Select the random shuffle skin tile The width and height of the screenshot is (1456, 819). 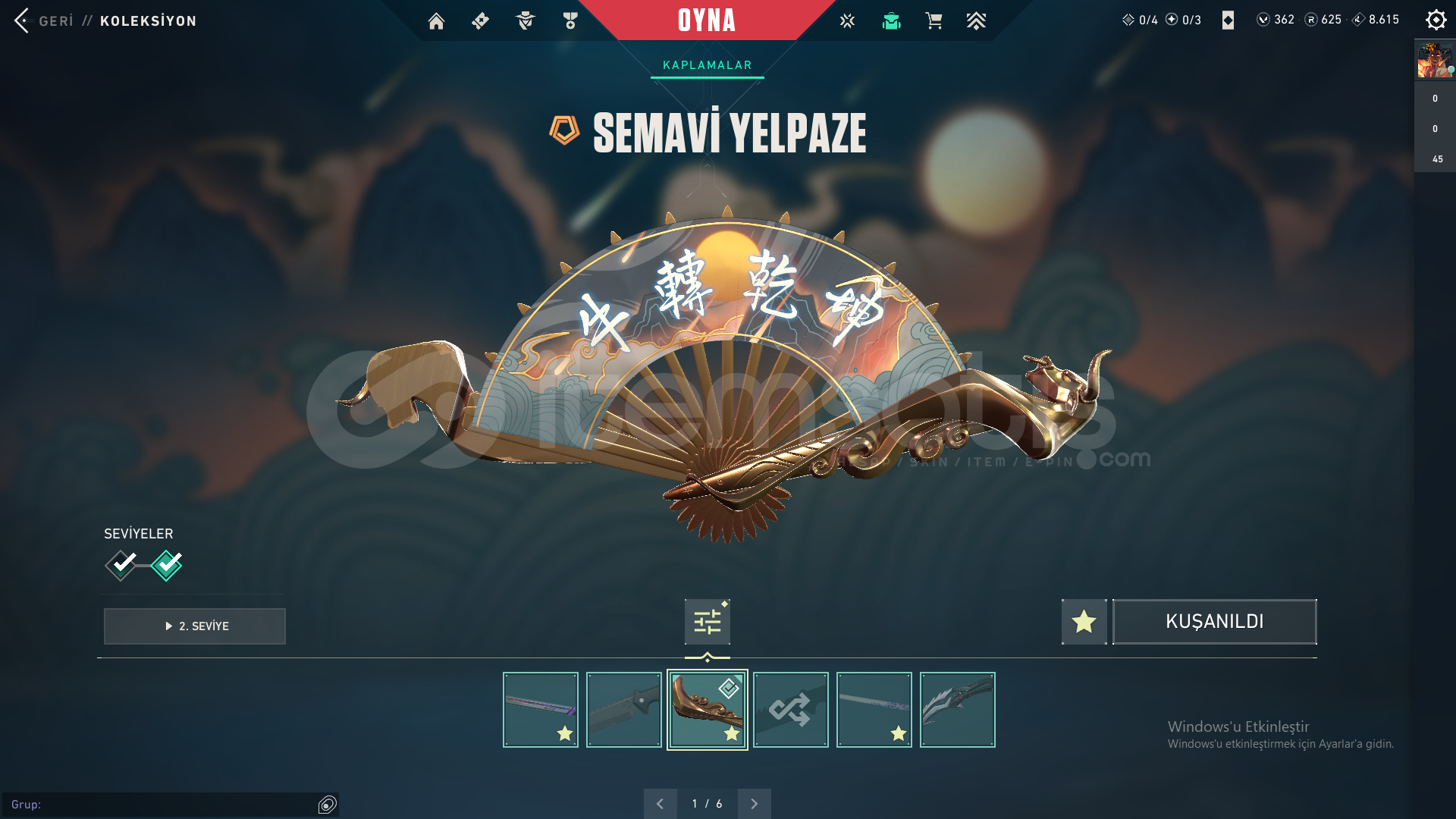tap(790, 710)
